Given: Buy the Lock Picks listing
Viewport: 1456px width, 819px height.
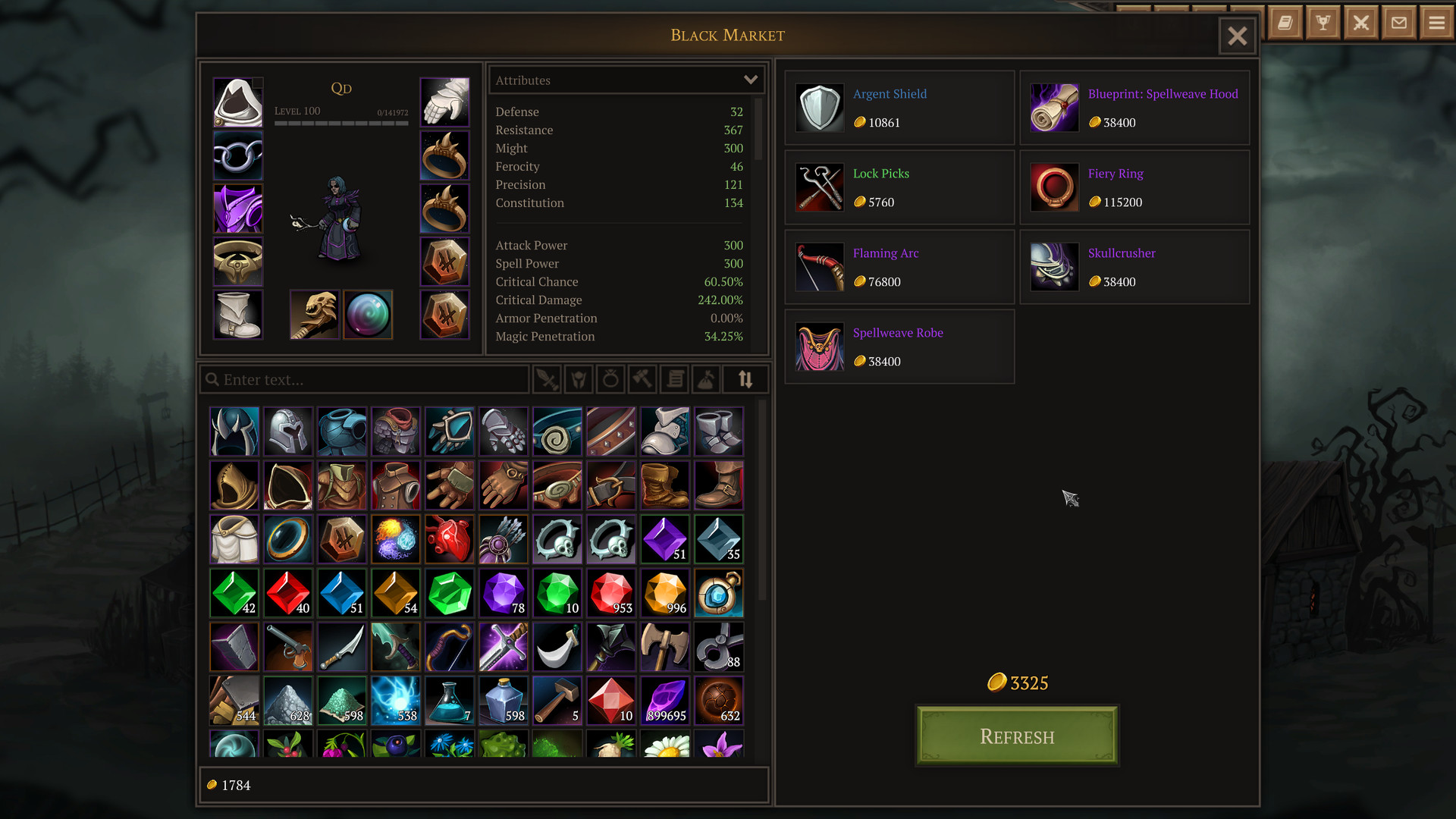Looking at the screenshot, I should click(899, 187).
